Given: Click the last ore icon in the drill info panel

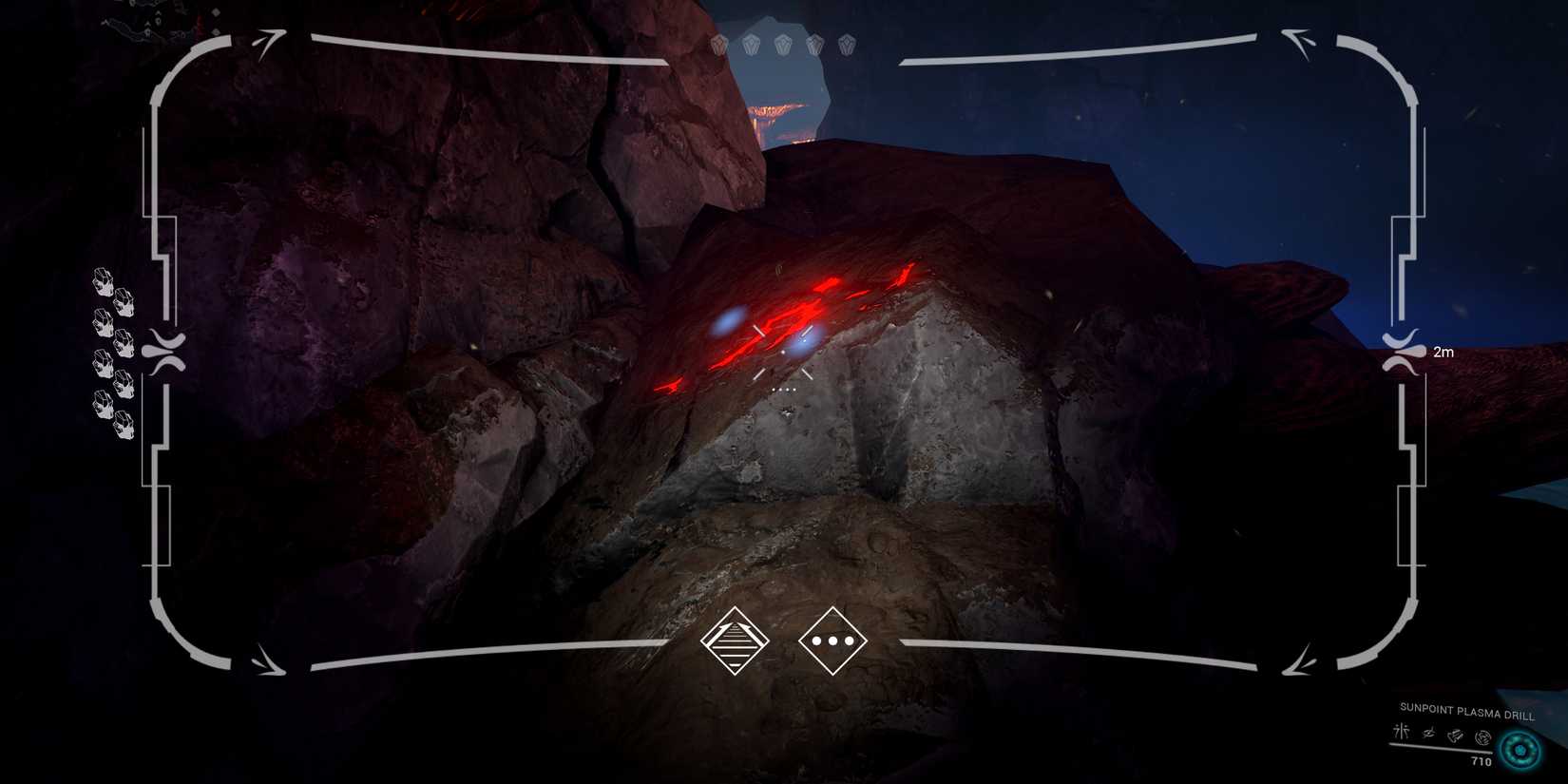Looking at the screenshot, I should point(1483,738).
